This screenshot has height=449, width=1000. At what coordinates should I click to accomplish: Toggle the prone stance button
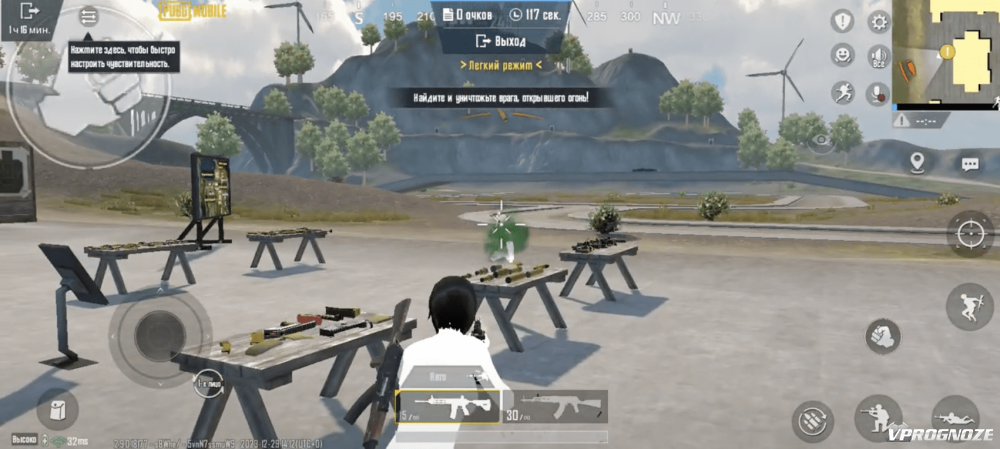tap(955, 416)
